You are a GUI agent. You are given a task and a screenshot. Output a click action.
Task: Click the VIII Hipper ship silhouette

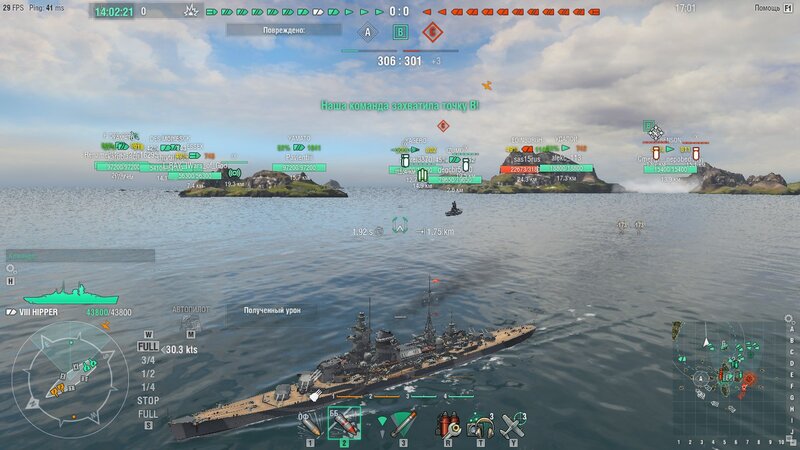click(70, 297)
